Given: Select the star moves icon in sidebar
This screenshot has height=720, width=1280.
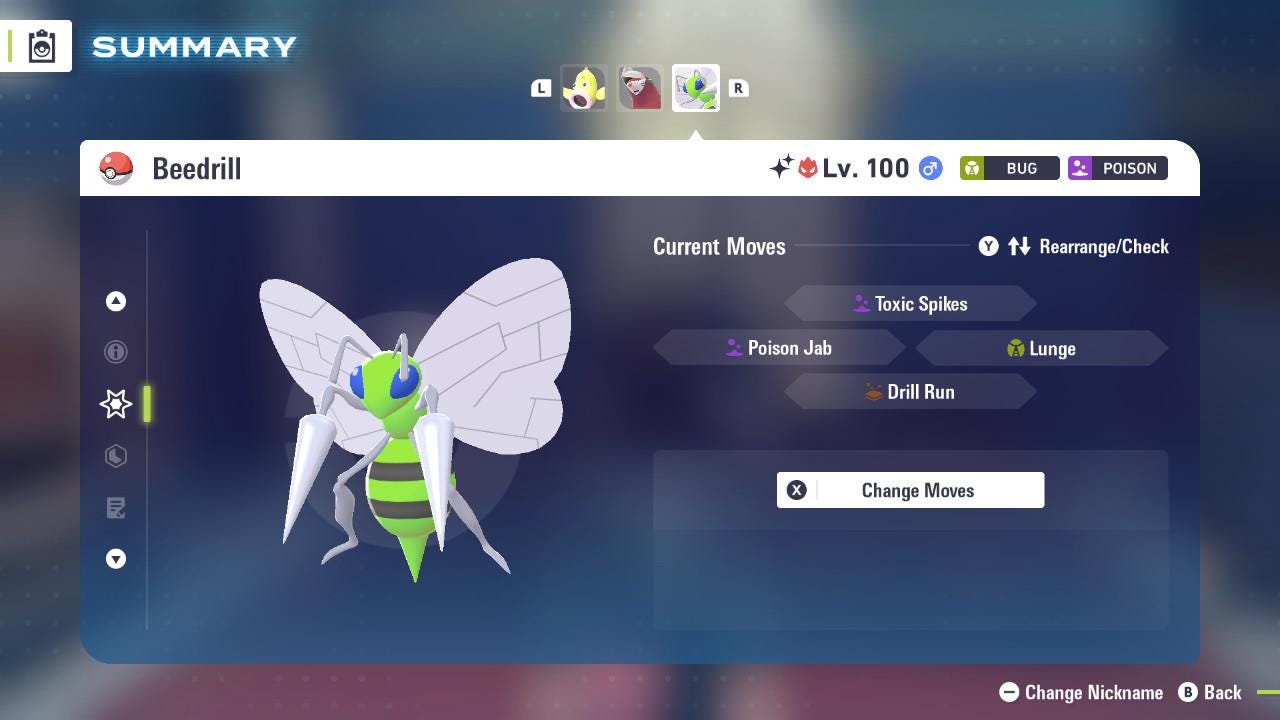Looking at the screenshot, I should (x=115, y=404).
